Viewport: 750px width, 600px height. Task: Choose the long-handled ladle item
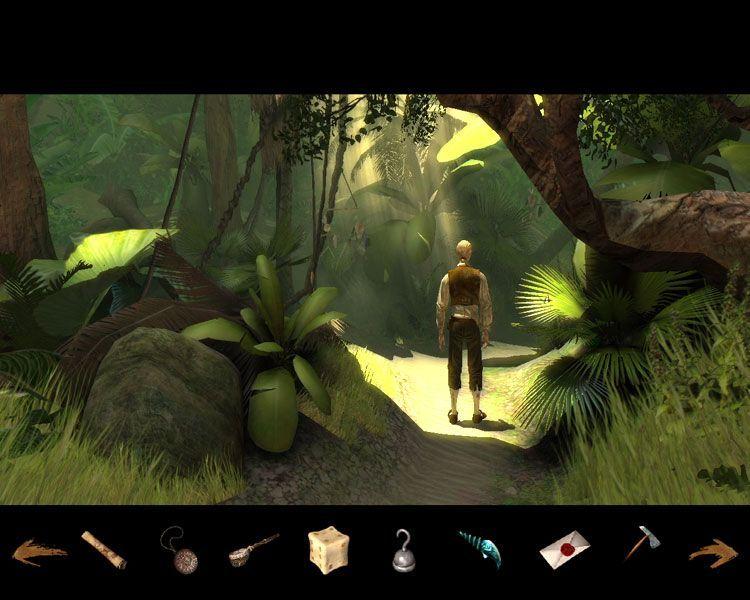click(253, 549)
